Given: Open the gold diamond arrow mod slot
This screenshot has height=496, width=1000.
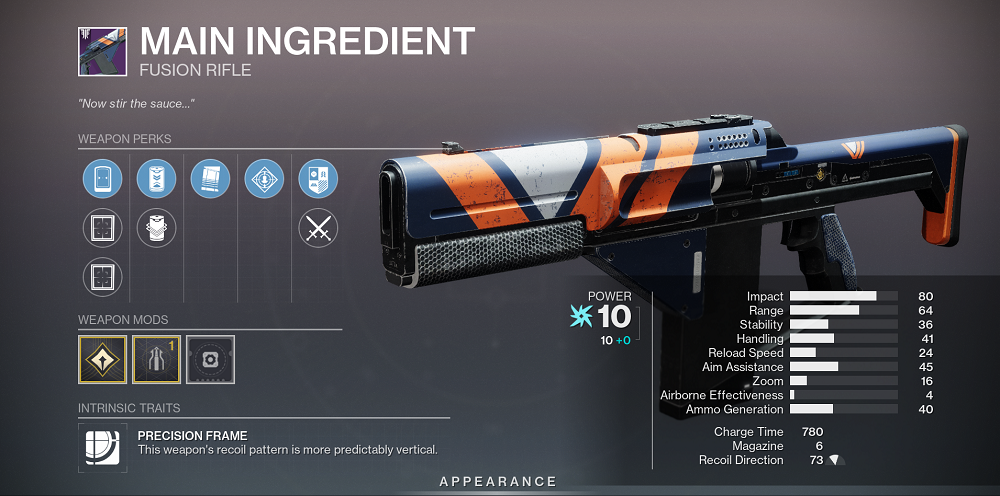Looking at the screenshot, I should 102,359.
